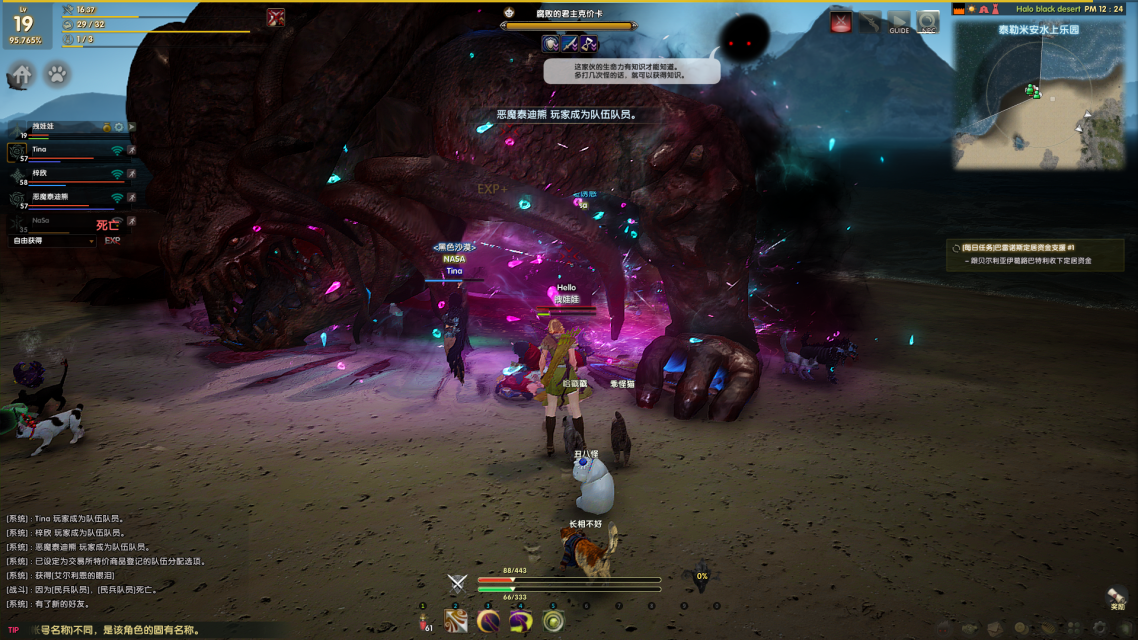This screenshot has width=1138, height=640.
Task: Toggle the red PvP crossed-swords button
Action: click(841, 22)
